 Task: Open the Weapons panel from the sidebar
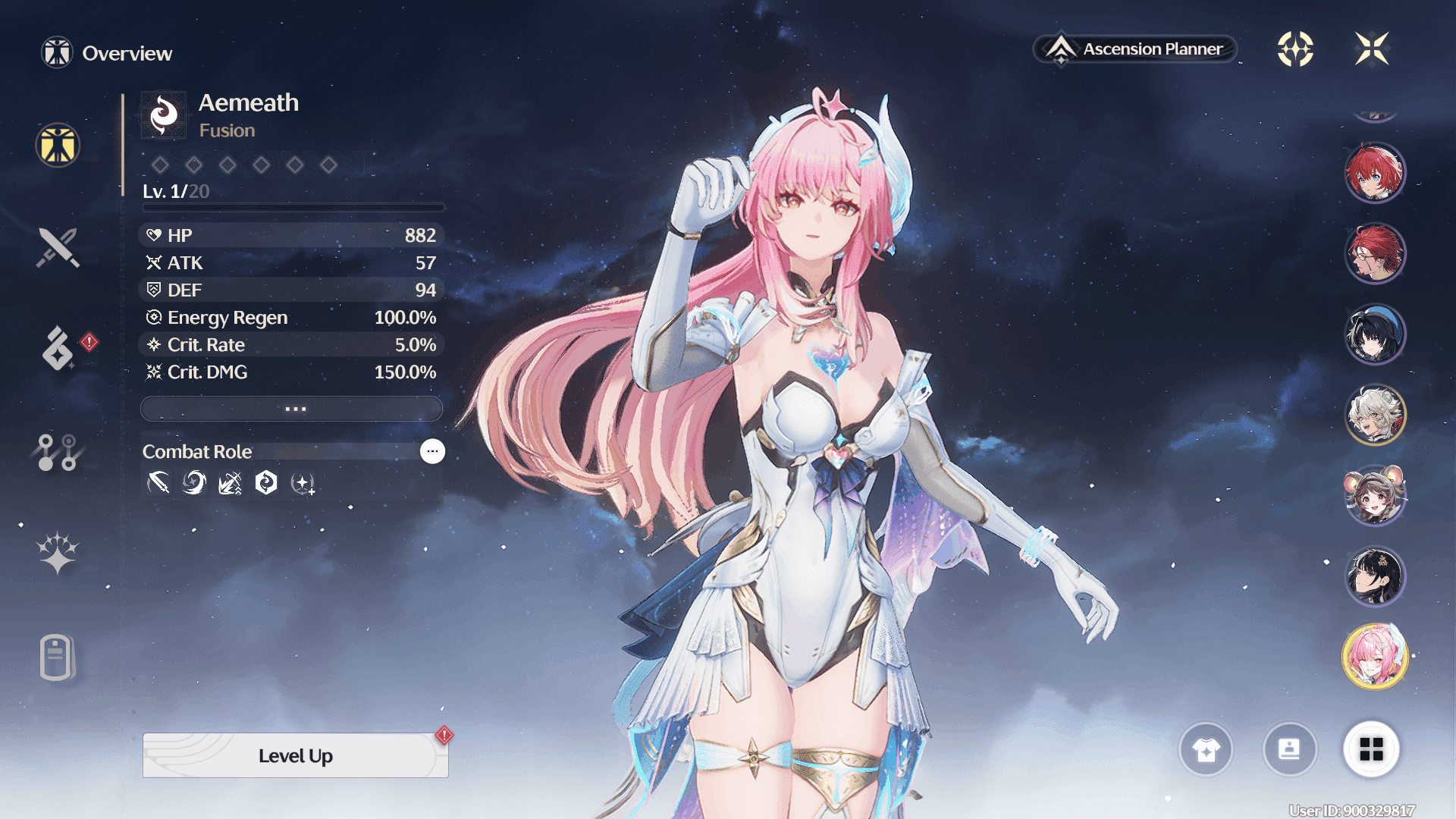point(56,246)
